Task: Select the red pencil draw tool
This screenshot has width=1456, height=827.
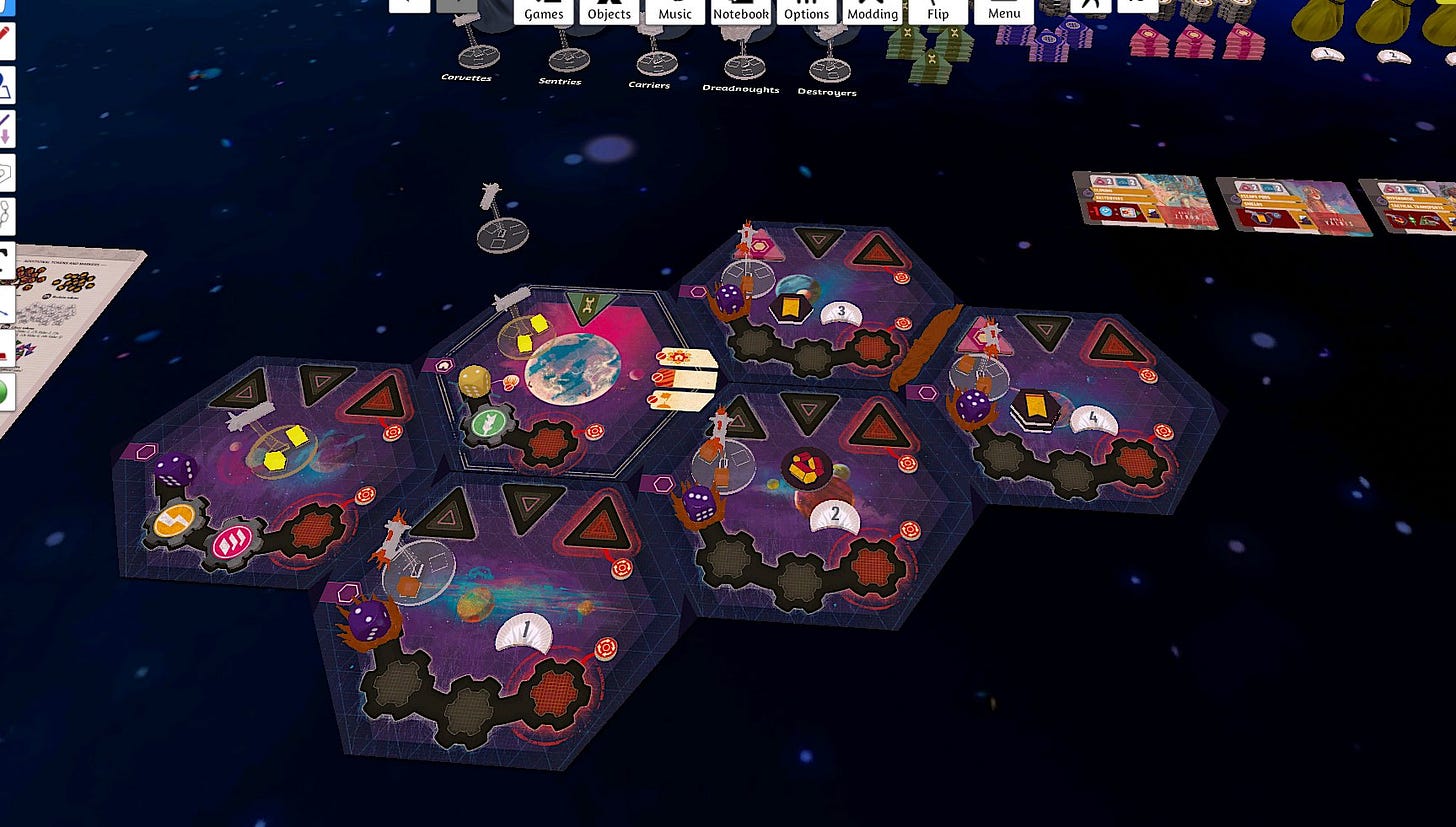Action: point(5,41)
